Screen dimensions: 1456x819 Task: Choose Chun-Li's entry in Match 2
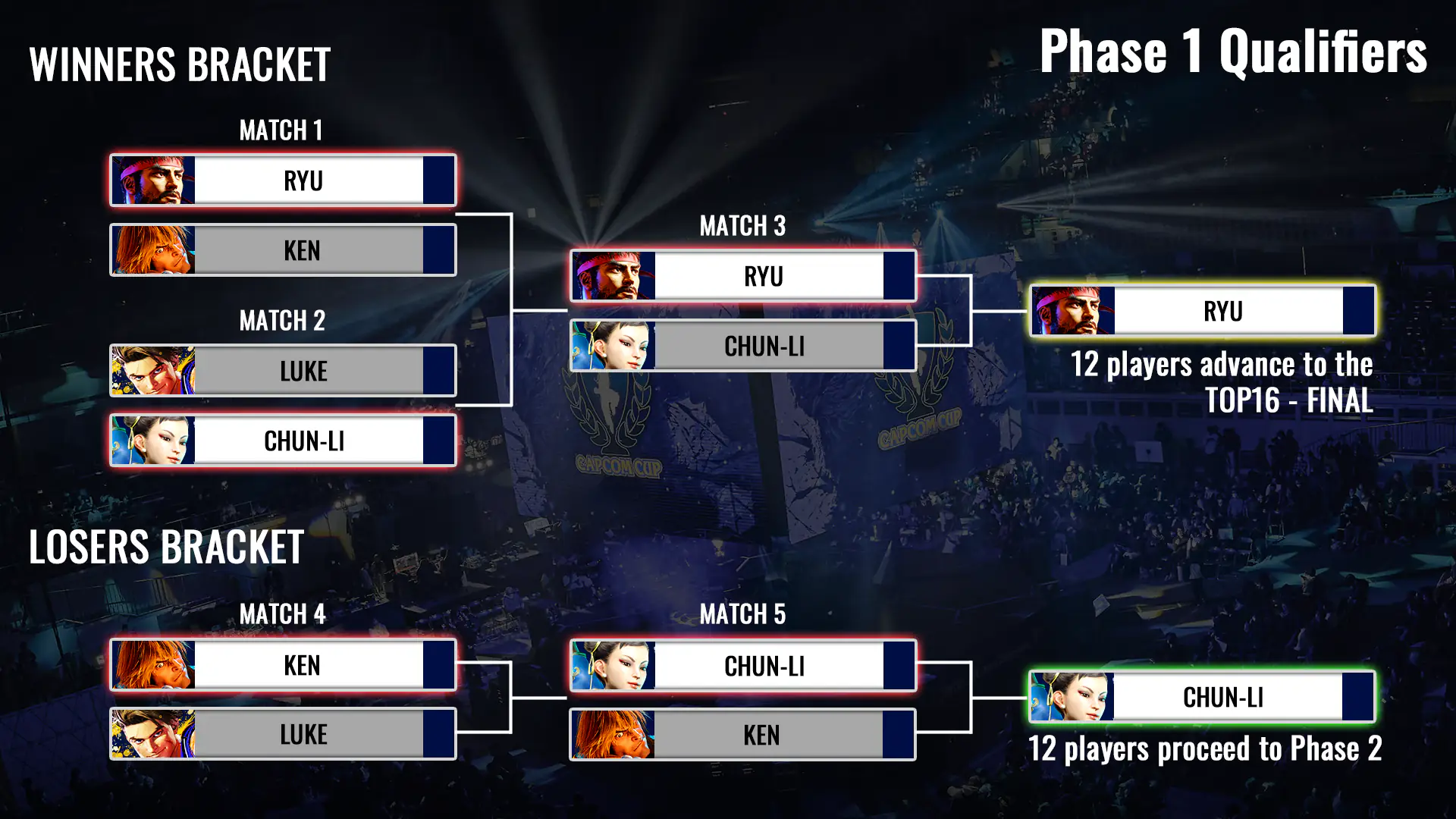(283, 441)
